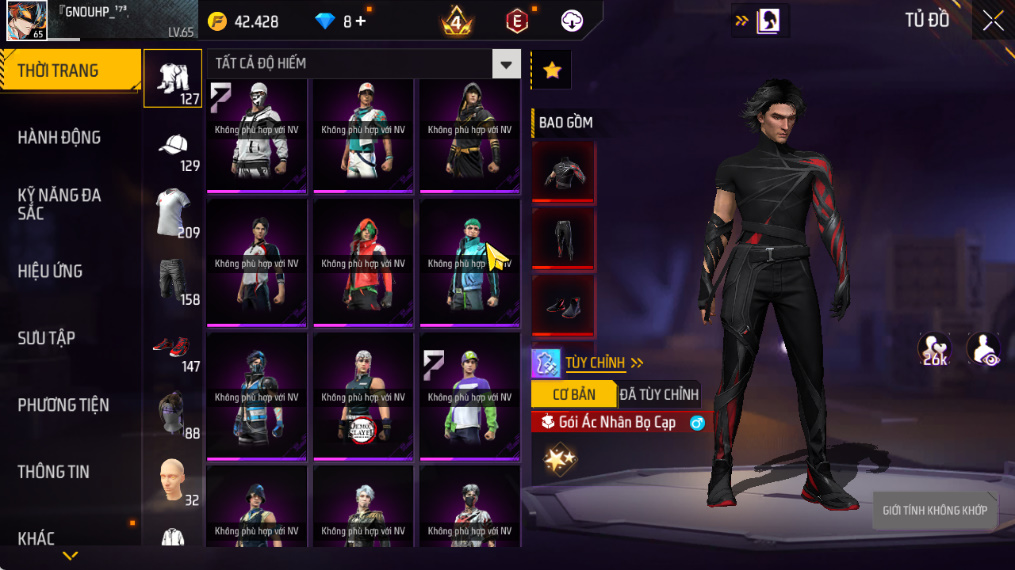This screenshot has height=570, width=1015.
Task: Toggle the star favorites filter
Action: (551, 70)
